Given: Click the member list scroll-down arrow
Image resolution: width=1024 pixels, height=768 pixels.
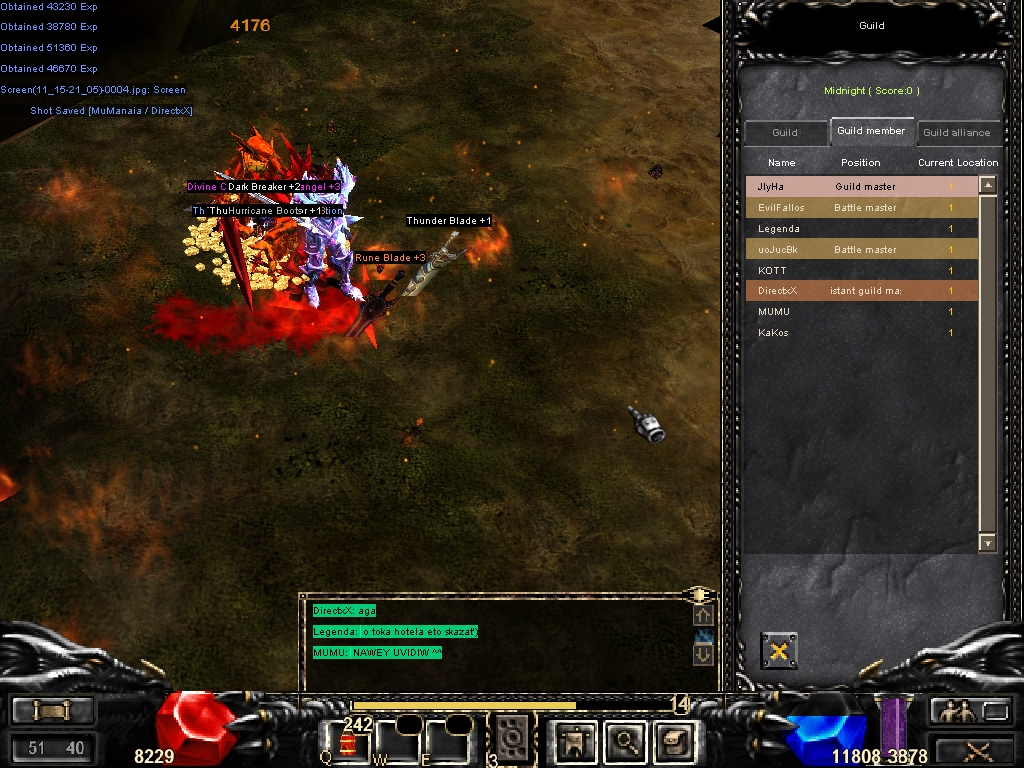Looking at the screenshot, I should pyautogui.click(x=988, y=544).
